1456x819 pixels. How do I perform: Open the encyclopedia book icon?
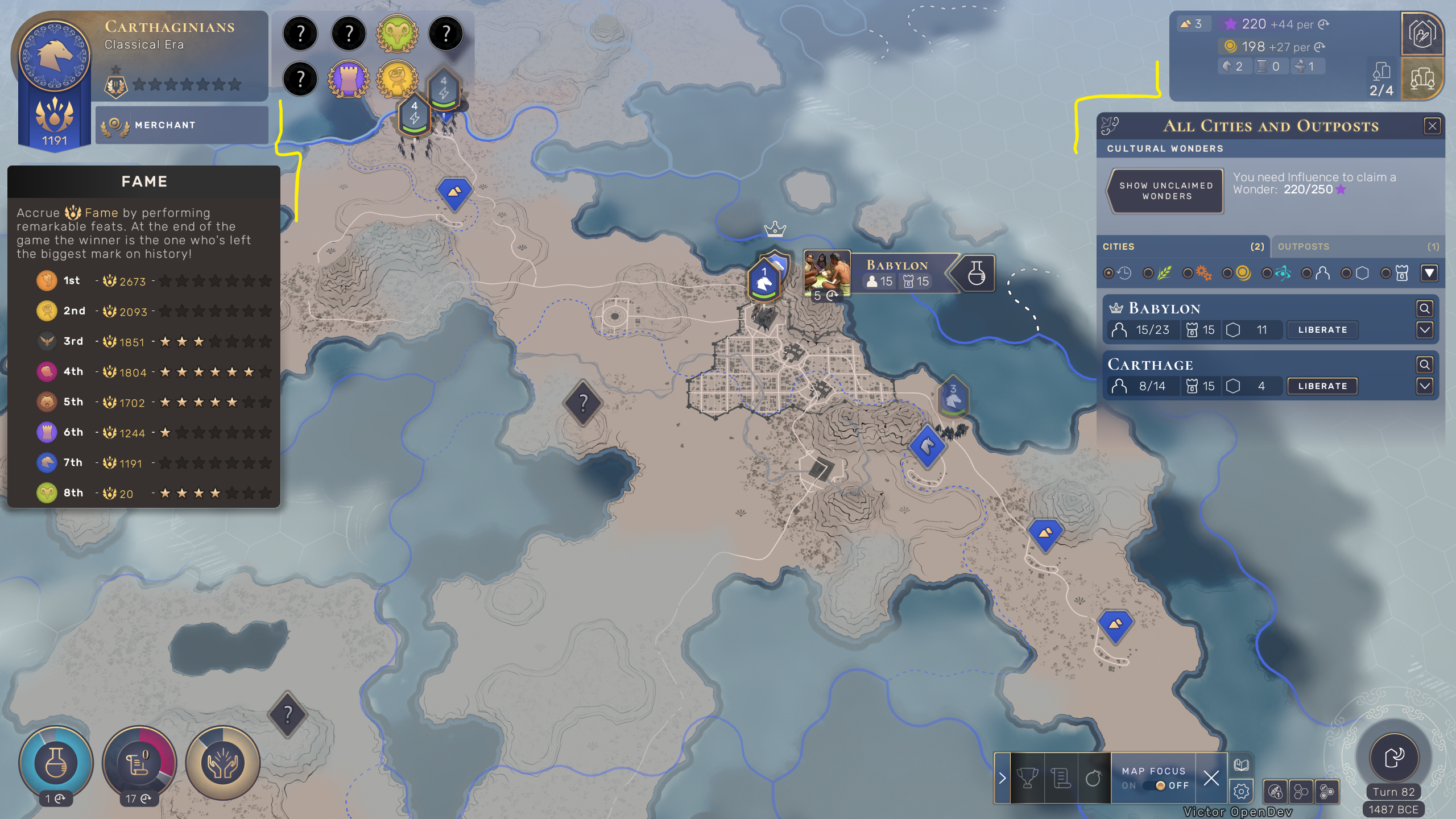[1241, 765]
